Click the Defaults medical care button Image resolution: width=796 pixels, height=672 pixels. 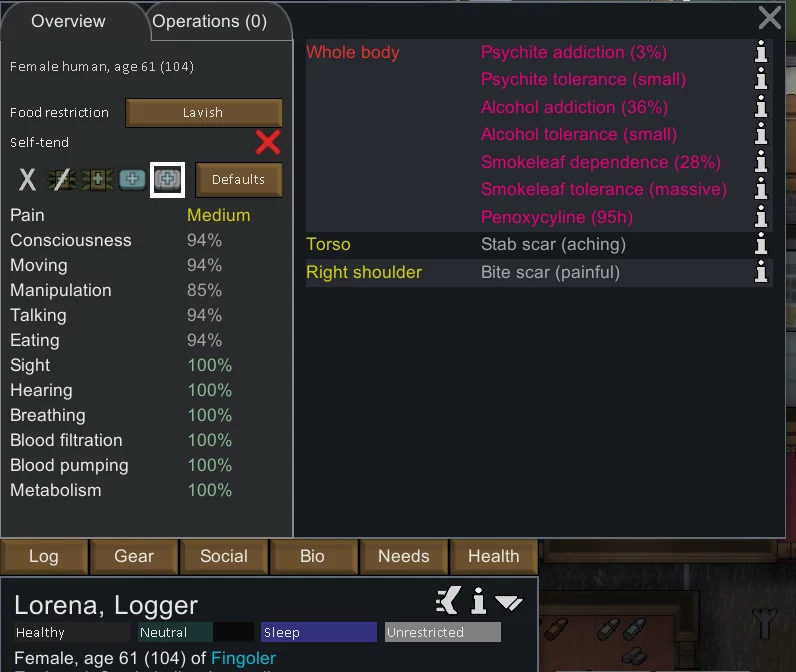[x=238, y=180]
